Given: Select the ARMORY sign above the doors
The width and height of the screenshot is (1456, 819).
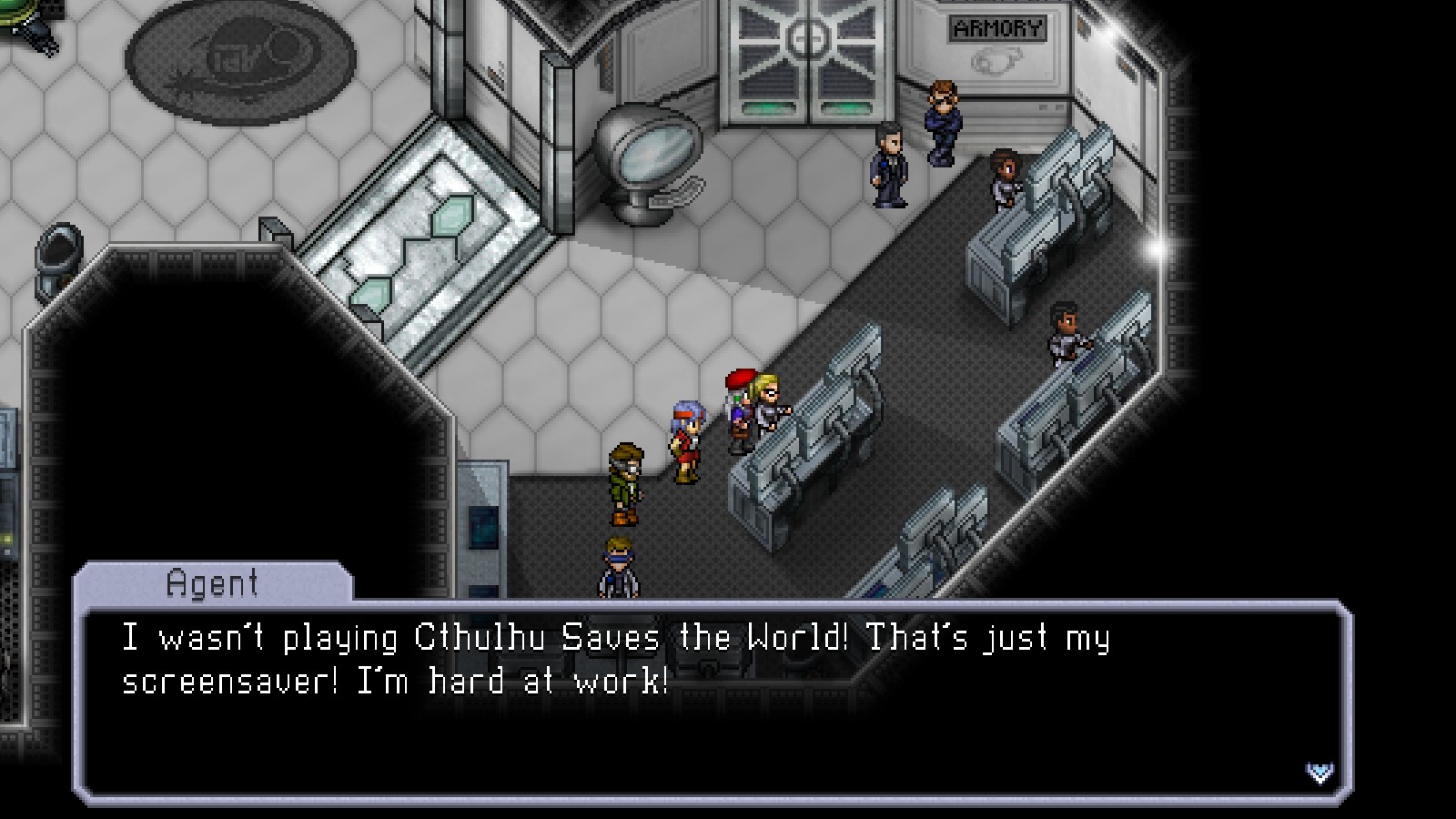Looking at the screenshot, I should pyautogui.click(x=997, y=28).
